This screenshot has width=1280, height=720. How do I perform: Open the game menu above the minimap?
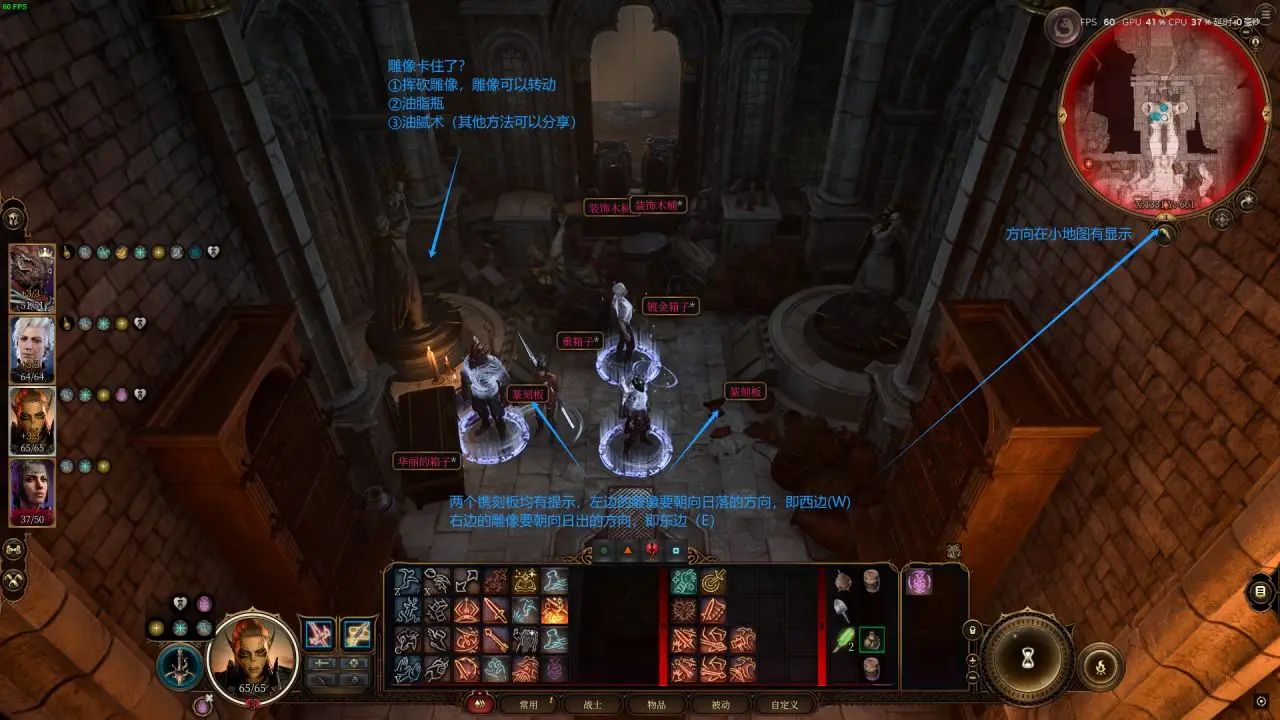coord(1061,27)
